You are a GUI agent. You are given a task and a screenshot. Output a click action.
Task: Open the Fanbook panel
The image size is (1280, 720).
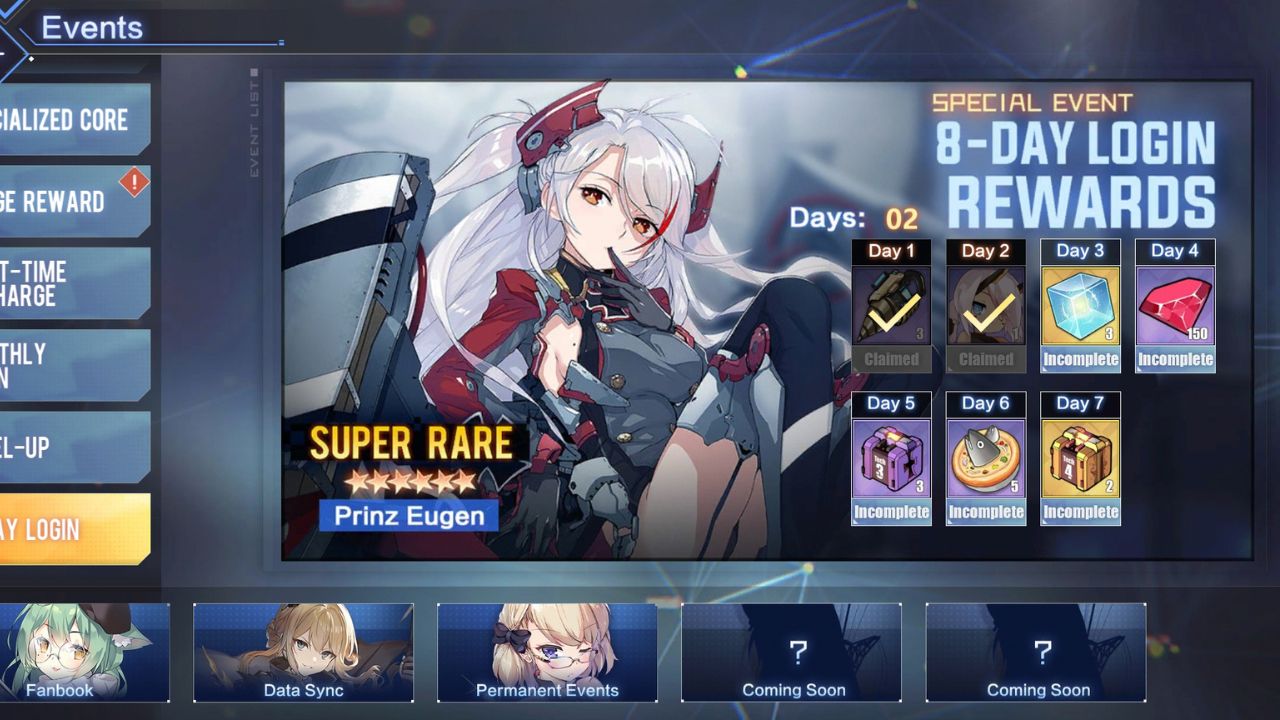60,653
